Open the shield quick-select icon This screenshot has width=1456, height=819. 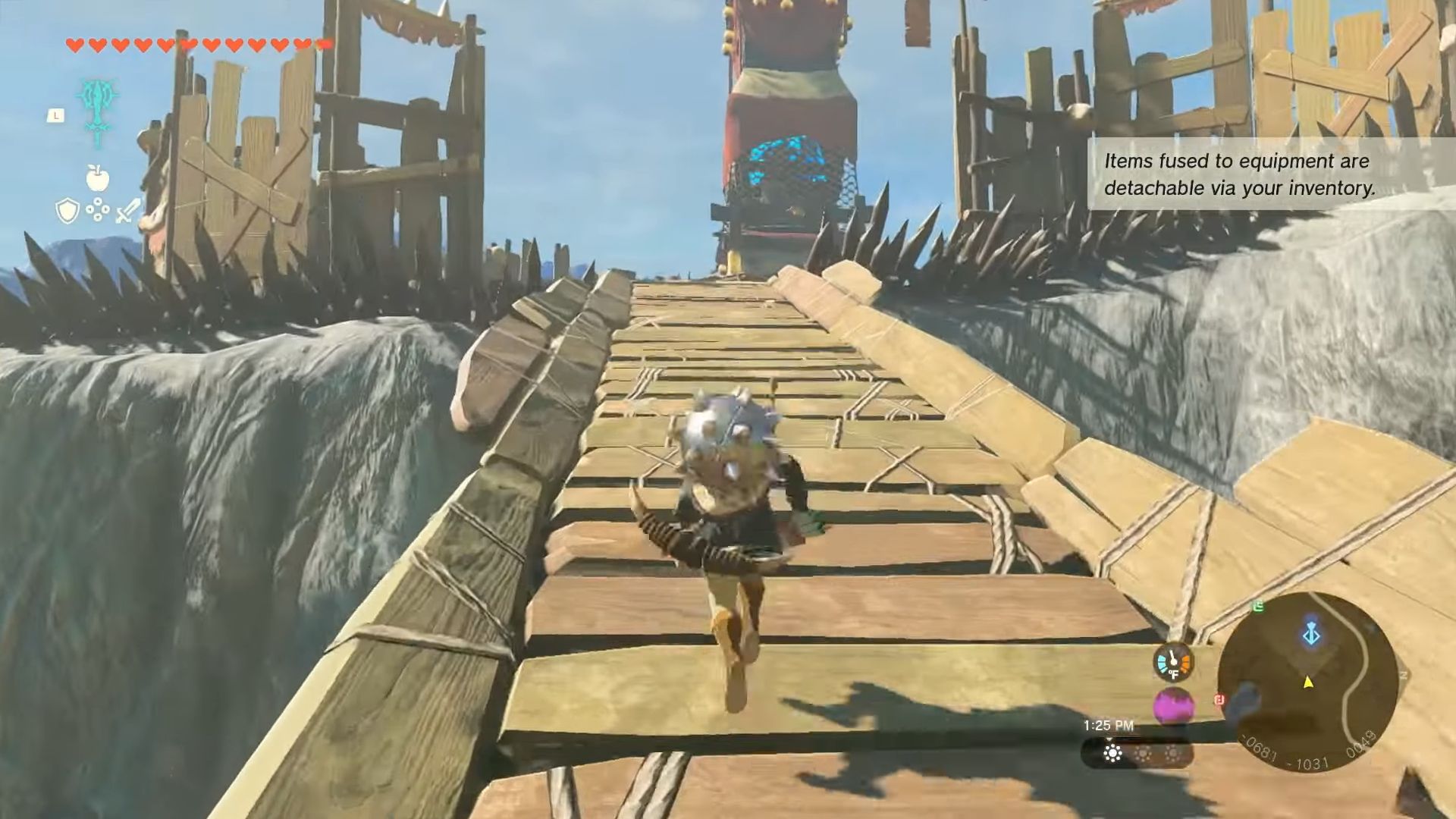(x=67, y=211)
